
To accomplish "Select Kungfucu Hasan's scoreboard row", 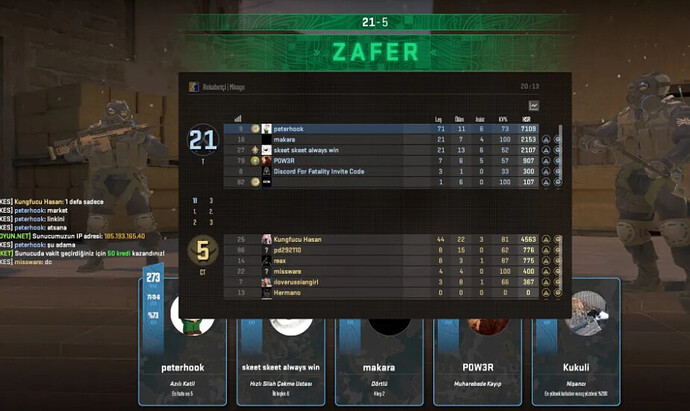I will (390, 240).
